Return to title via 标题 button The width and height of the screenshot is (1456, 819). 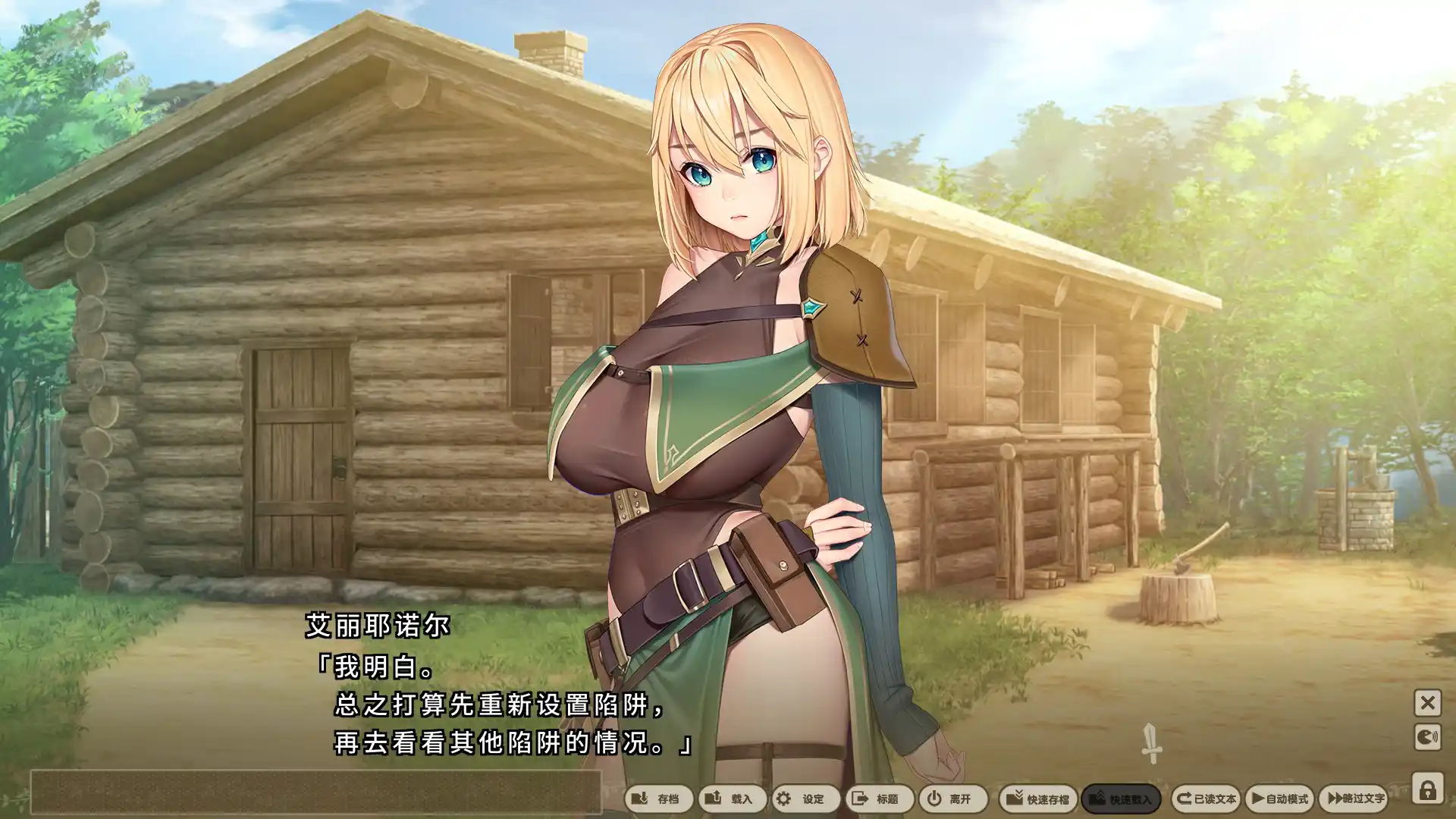(878, 799)
